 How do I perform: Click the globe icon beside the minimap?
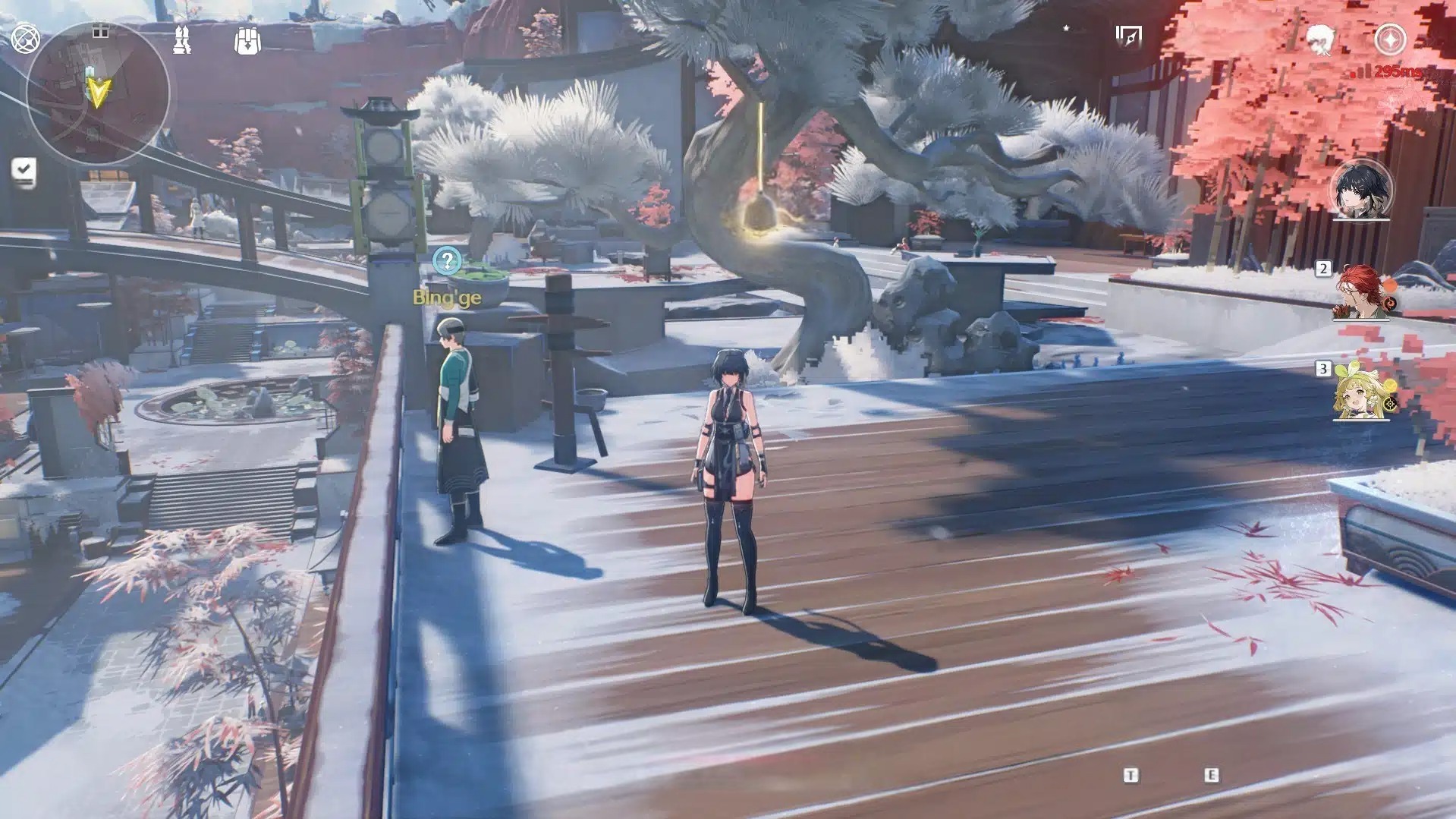pyautogui.click(x=25, y=39)
